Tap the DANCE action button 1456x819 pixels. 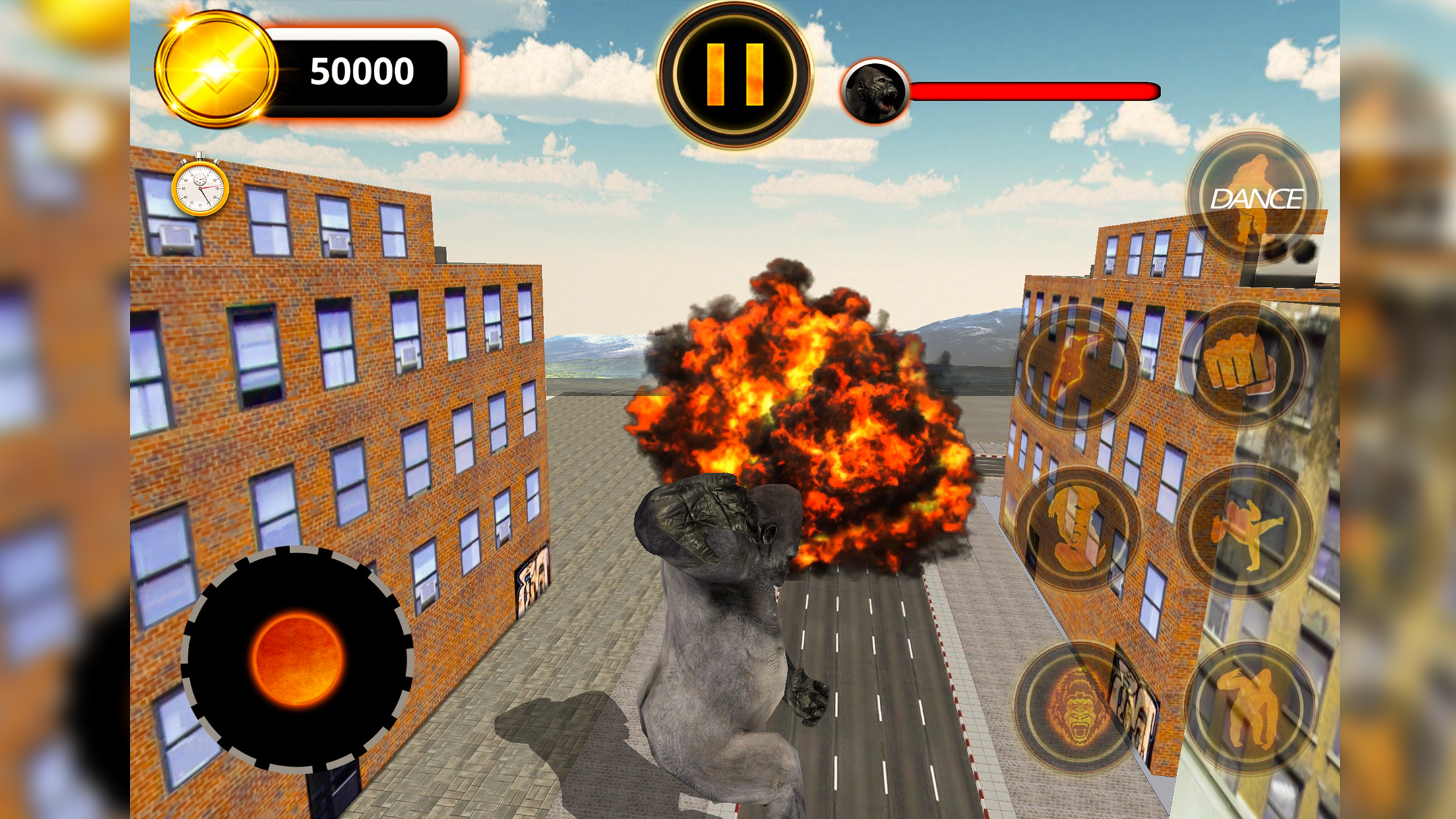(x=1253, y=198)
